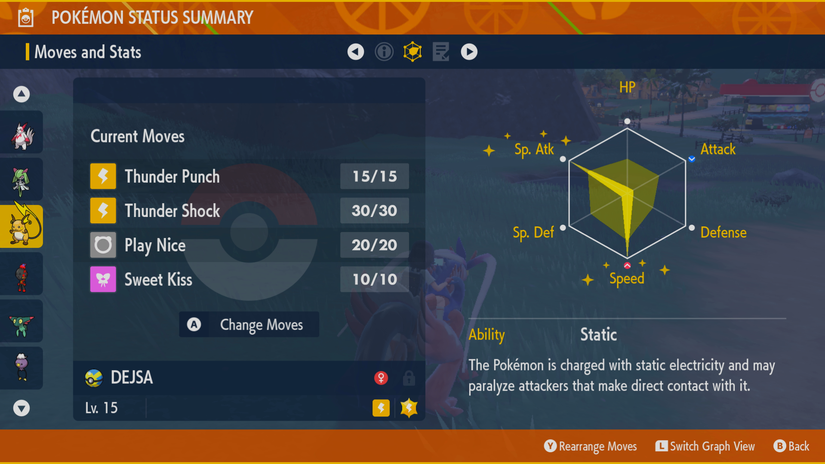Go to the previous summary page arrow
This screenshot has height=464, width=825.
(x=356, y=52)
